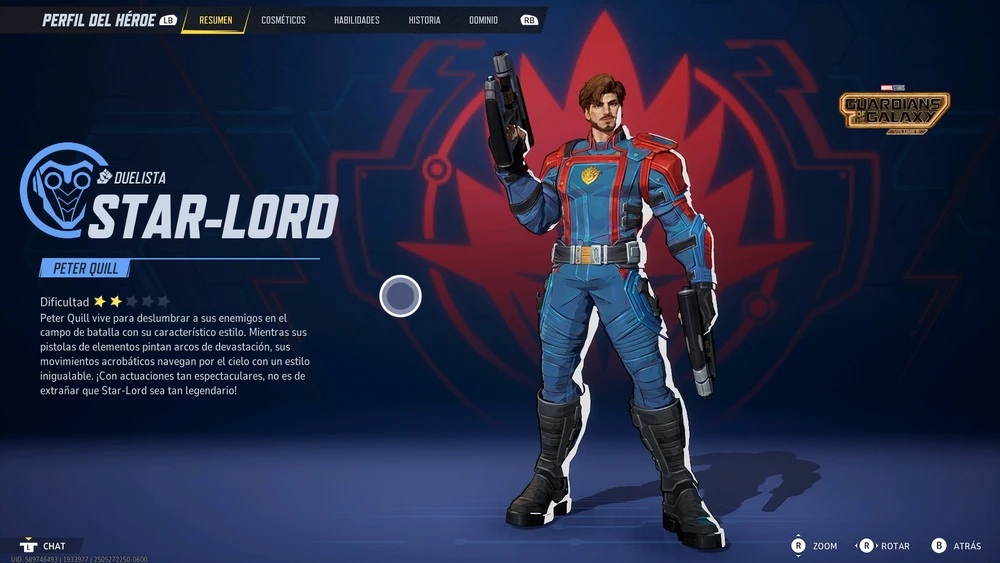Select the Guardians of the Galaxy costume logo
The width and height of the screenshot is (1000, 563).
894,112
